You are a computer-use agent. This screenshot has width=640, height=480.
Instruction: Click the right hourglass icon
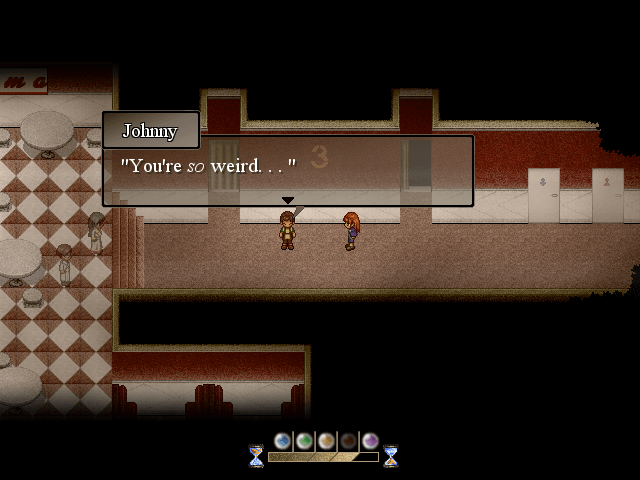point(391,456)
